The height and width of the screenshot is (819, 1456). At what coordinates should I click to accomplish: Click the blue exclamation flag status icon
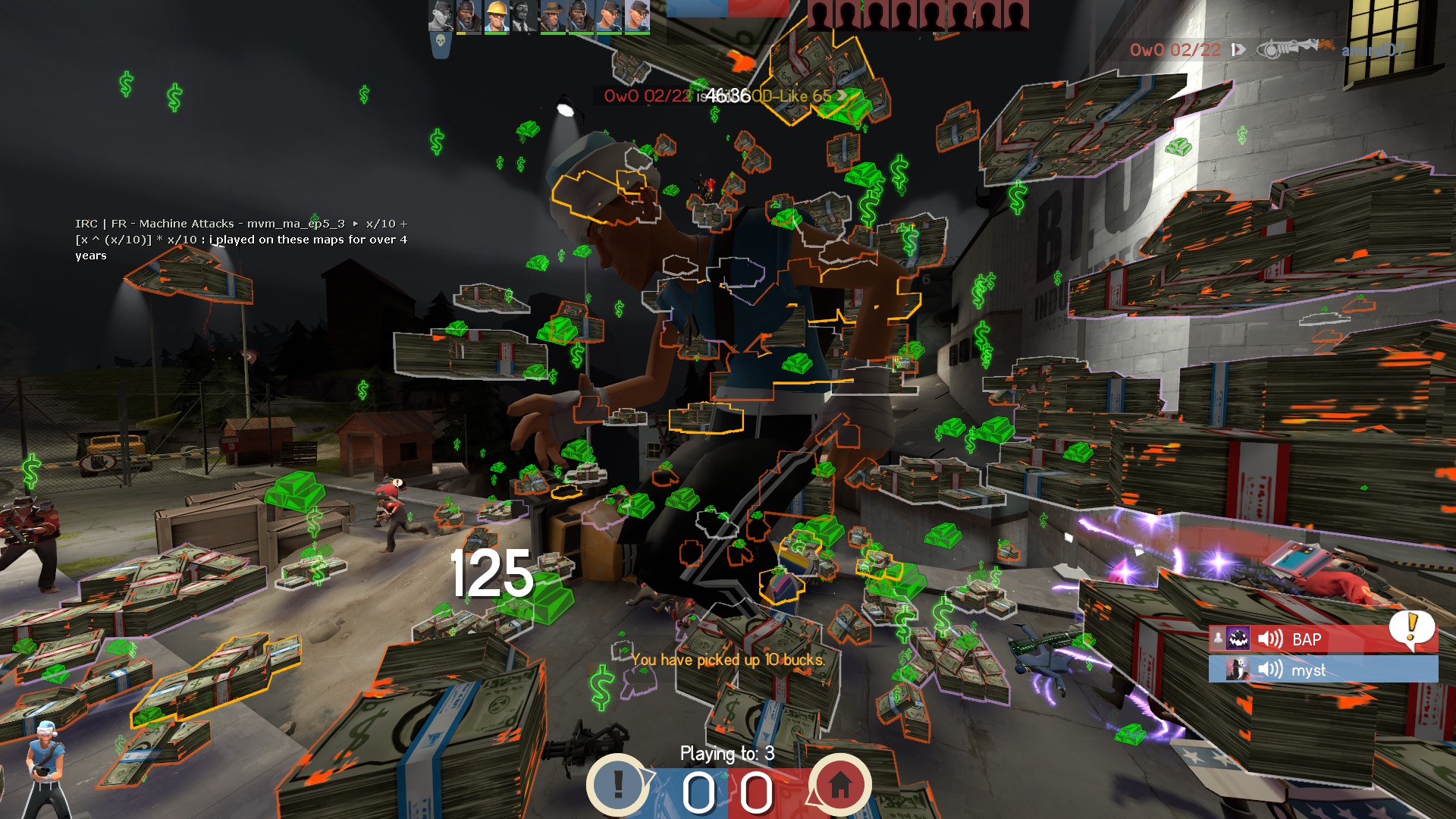click(x=618, y=784)
